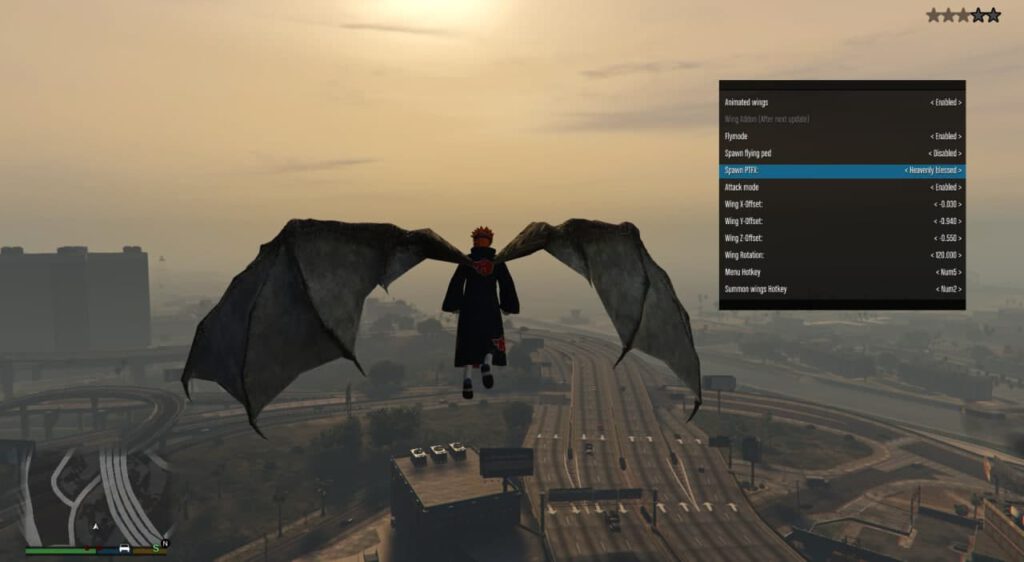The image size is (1024, 562).
Task: Select the Summon wings Hotkey row
Action: [841, 289]
